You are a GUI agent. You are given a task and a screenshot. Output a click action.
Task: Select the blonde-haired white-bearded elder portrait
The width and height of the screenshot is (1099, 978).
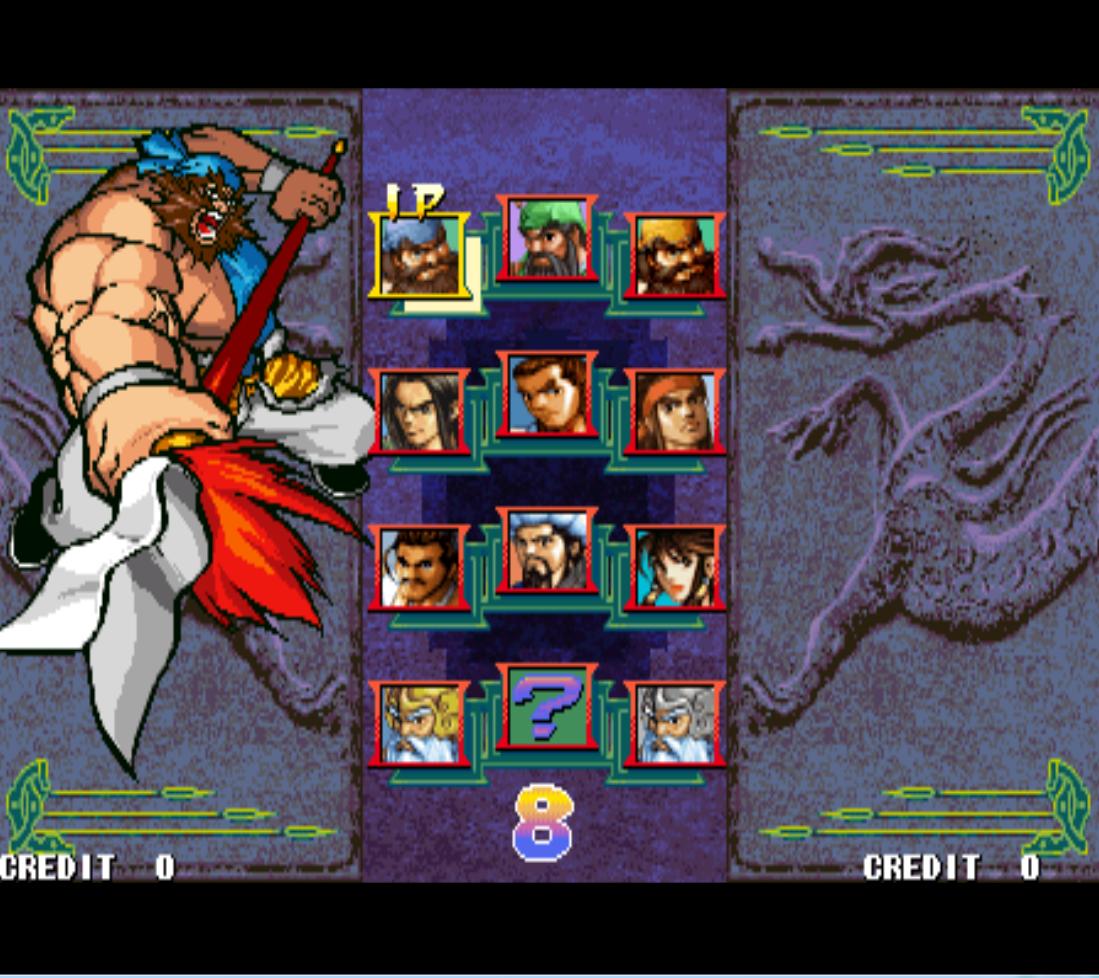point(419,723)
